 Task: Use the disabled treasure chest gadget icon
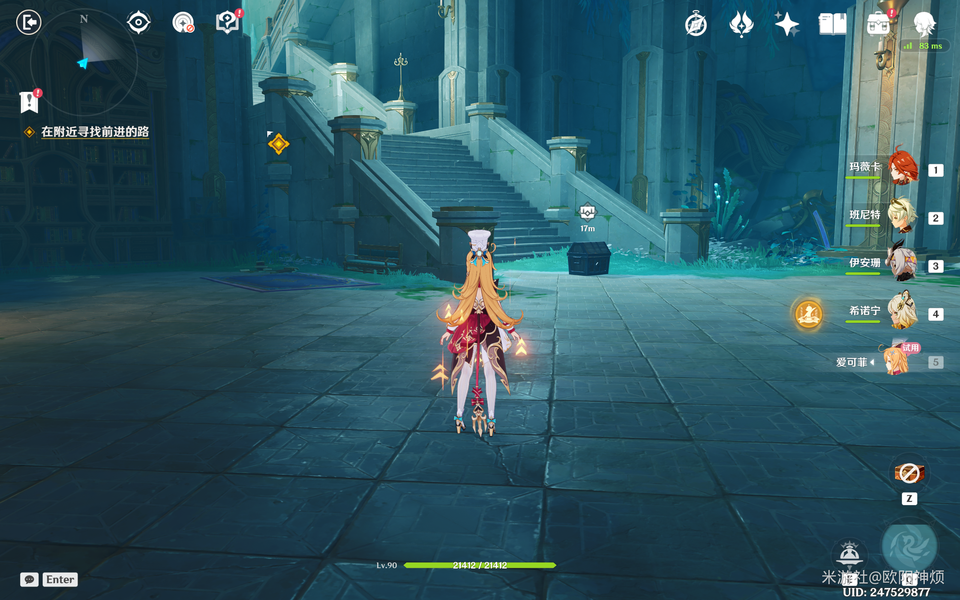click(908, 473)
